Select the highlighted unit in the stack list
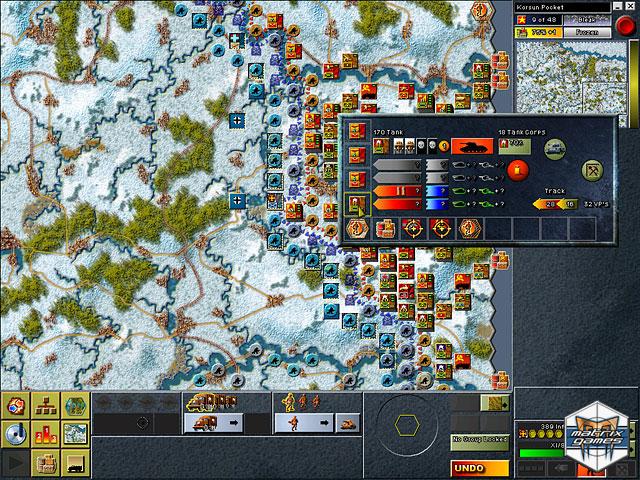 click(x=354, y=205)
